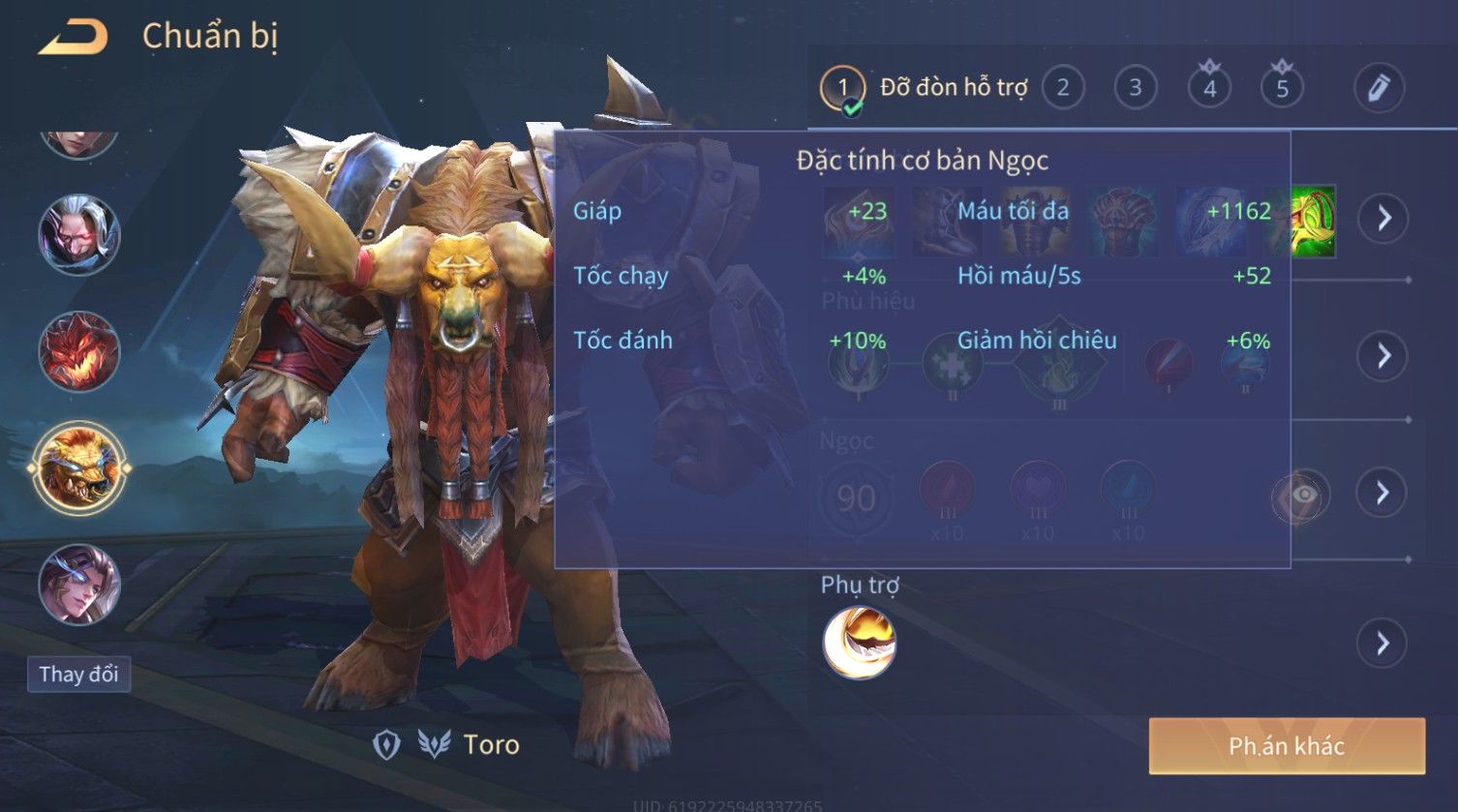This screenshot has height=812, width=1458.
Task: Open the Phụ trợ selection arrow
Action: pyautogui.click(x=1382, y=643)
